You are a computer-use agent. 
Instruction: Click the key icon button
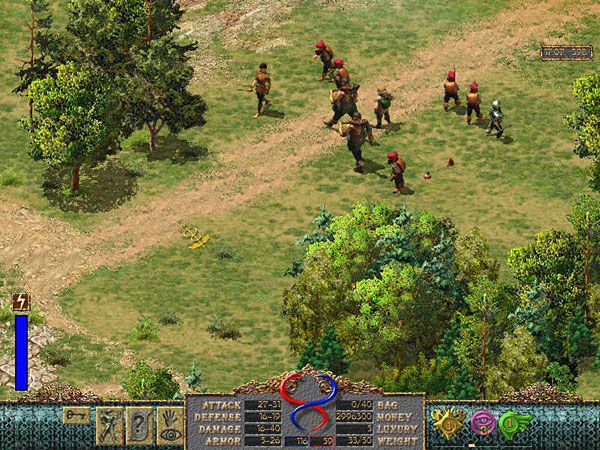click(x=77, y=414)
